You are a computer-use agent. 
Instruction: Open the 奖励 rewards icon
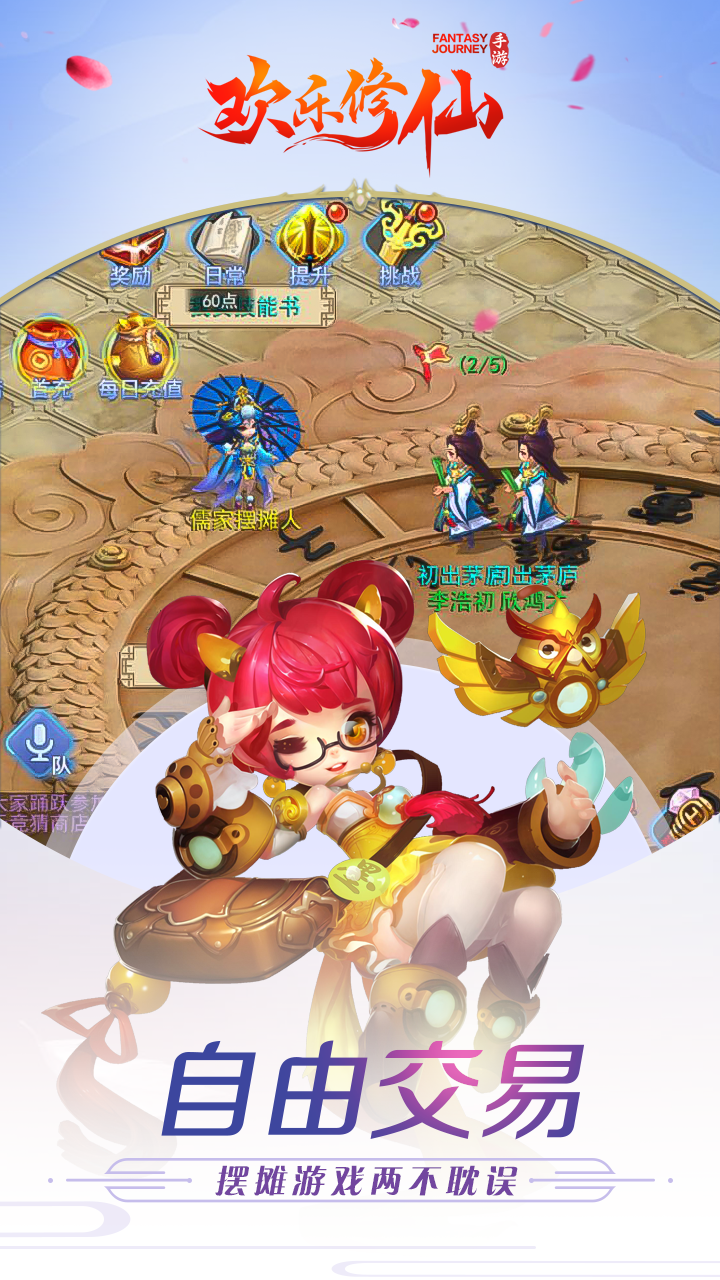[131, 249]
